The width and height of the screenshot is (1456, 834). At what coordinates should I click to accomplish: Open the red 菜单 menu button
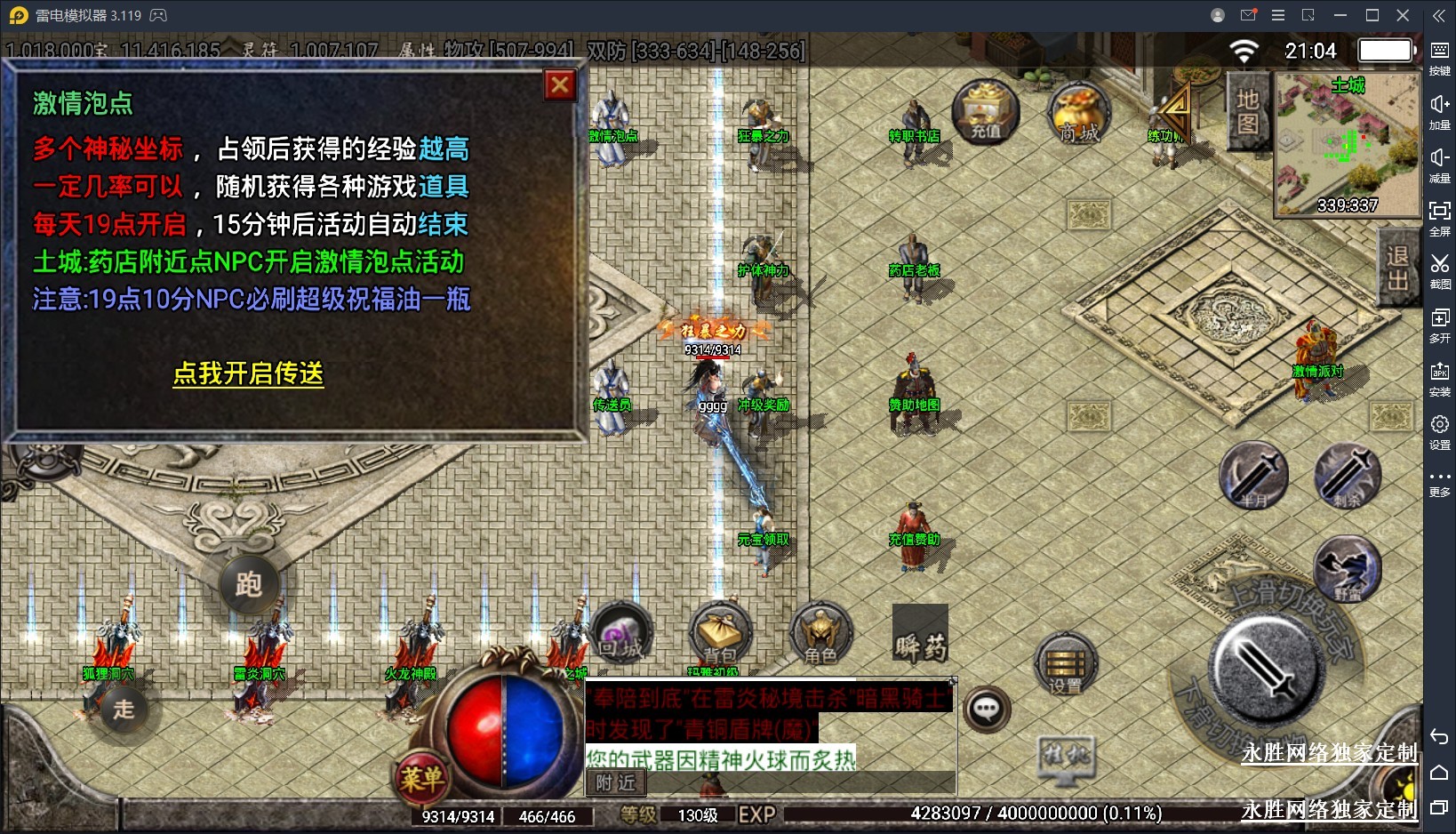(421, 778)
